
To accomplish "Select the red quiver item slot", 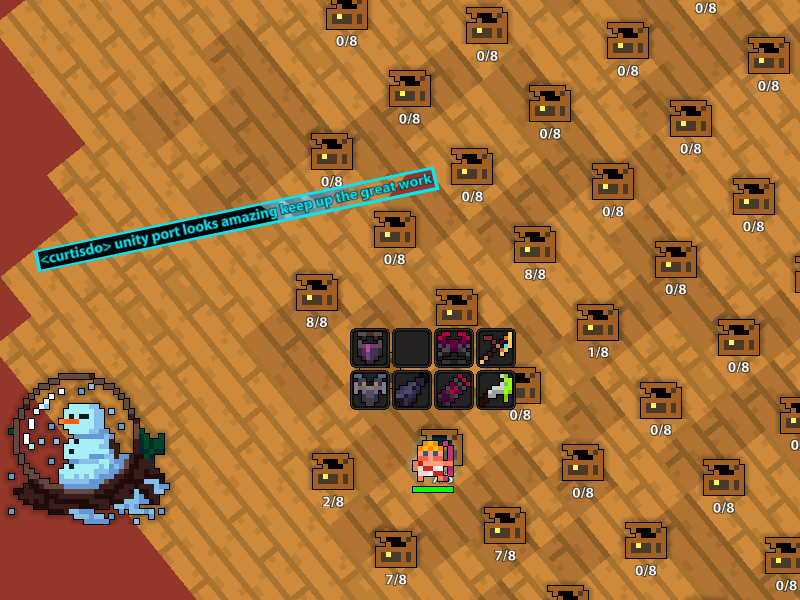I will [454, 390].
